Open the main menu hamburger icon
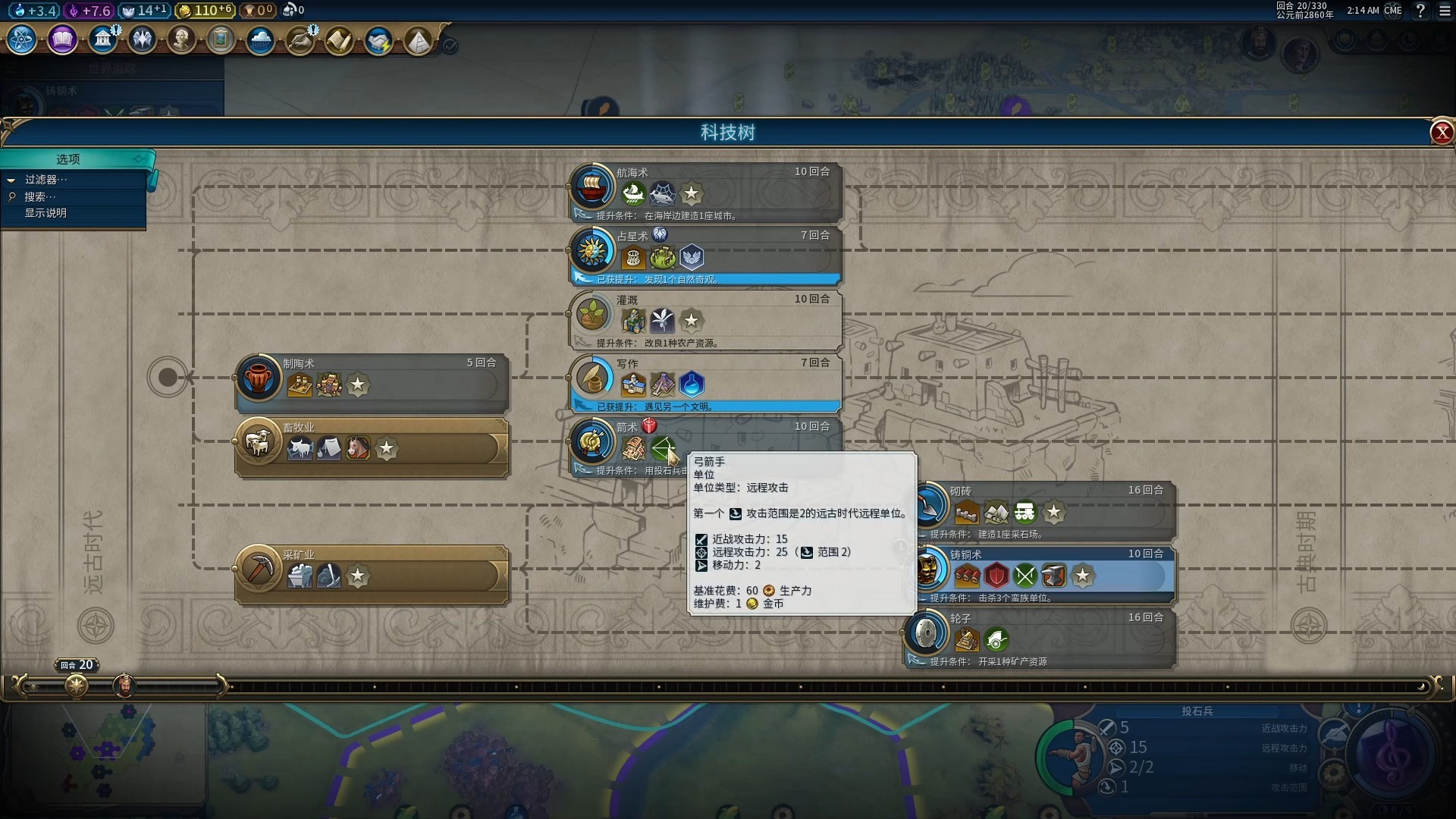The width and height of the screenshot is (1456, 819). 1445,11
